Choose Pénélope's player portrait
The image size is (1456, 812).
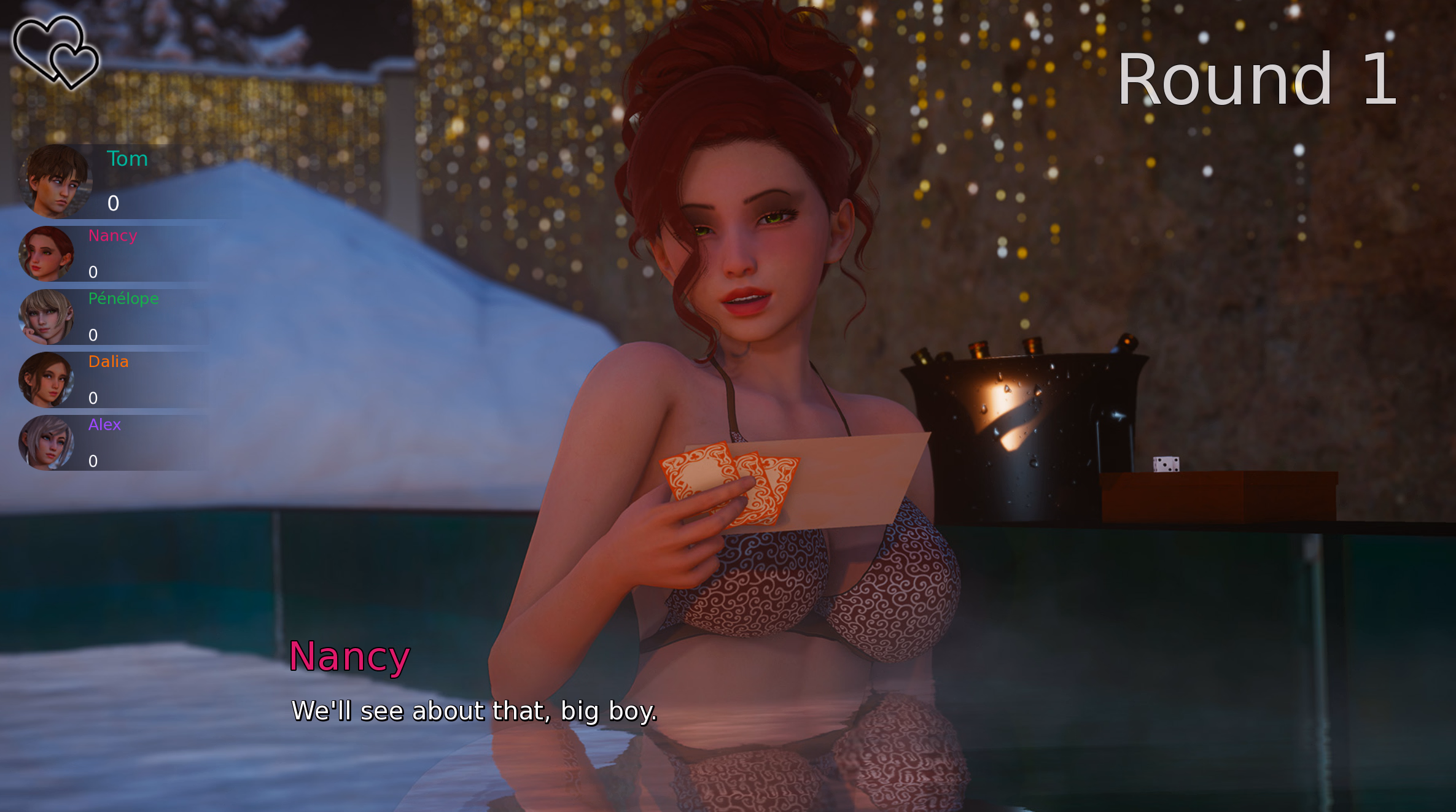click(47, 317)
